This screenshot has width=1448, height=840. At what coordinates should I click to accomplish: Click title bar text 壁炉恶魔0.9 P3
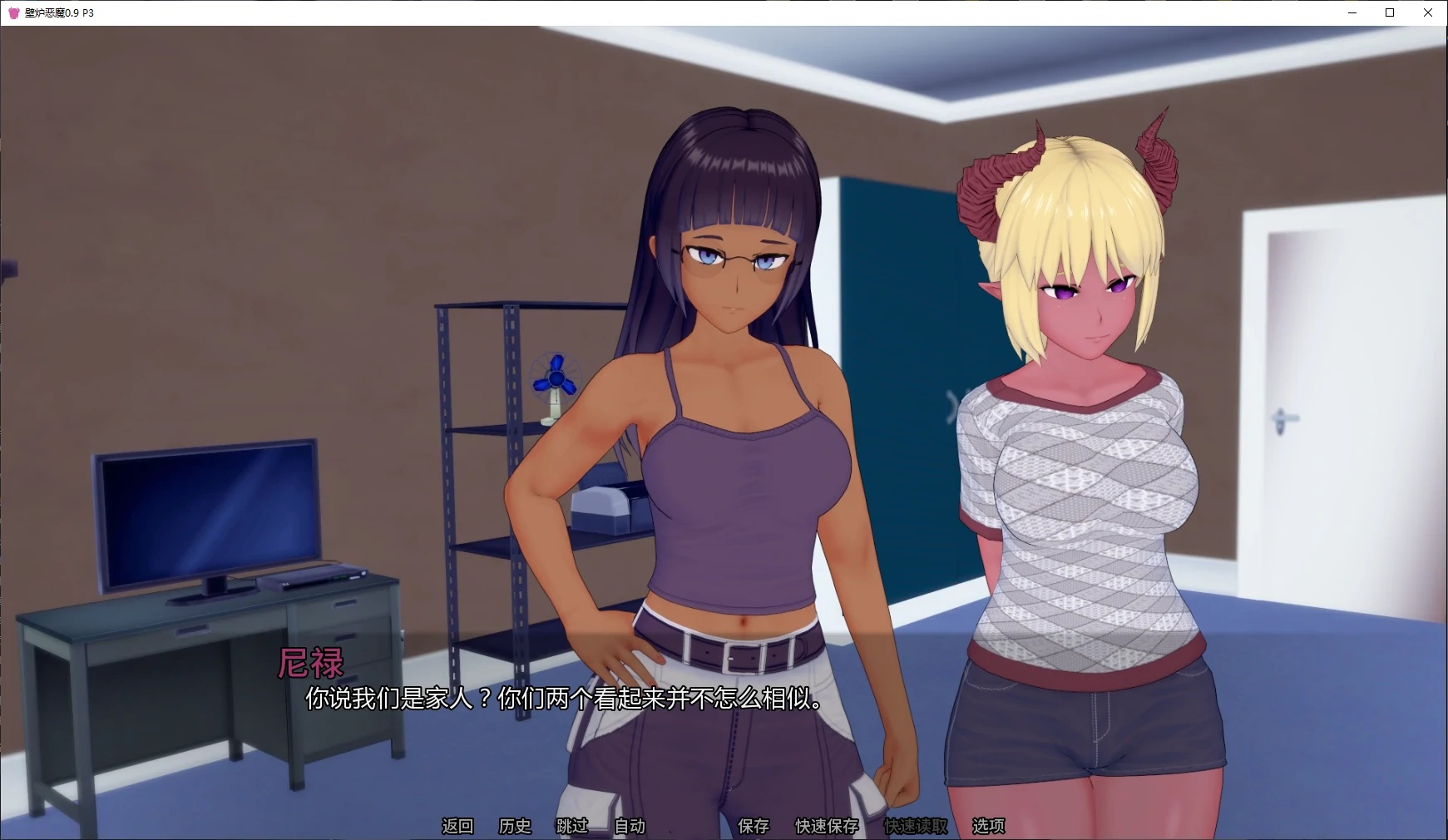pos(61,12)
